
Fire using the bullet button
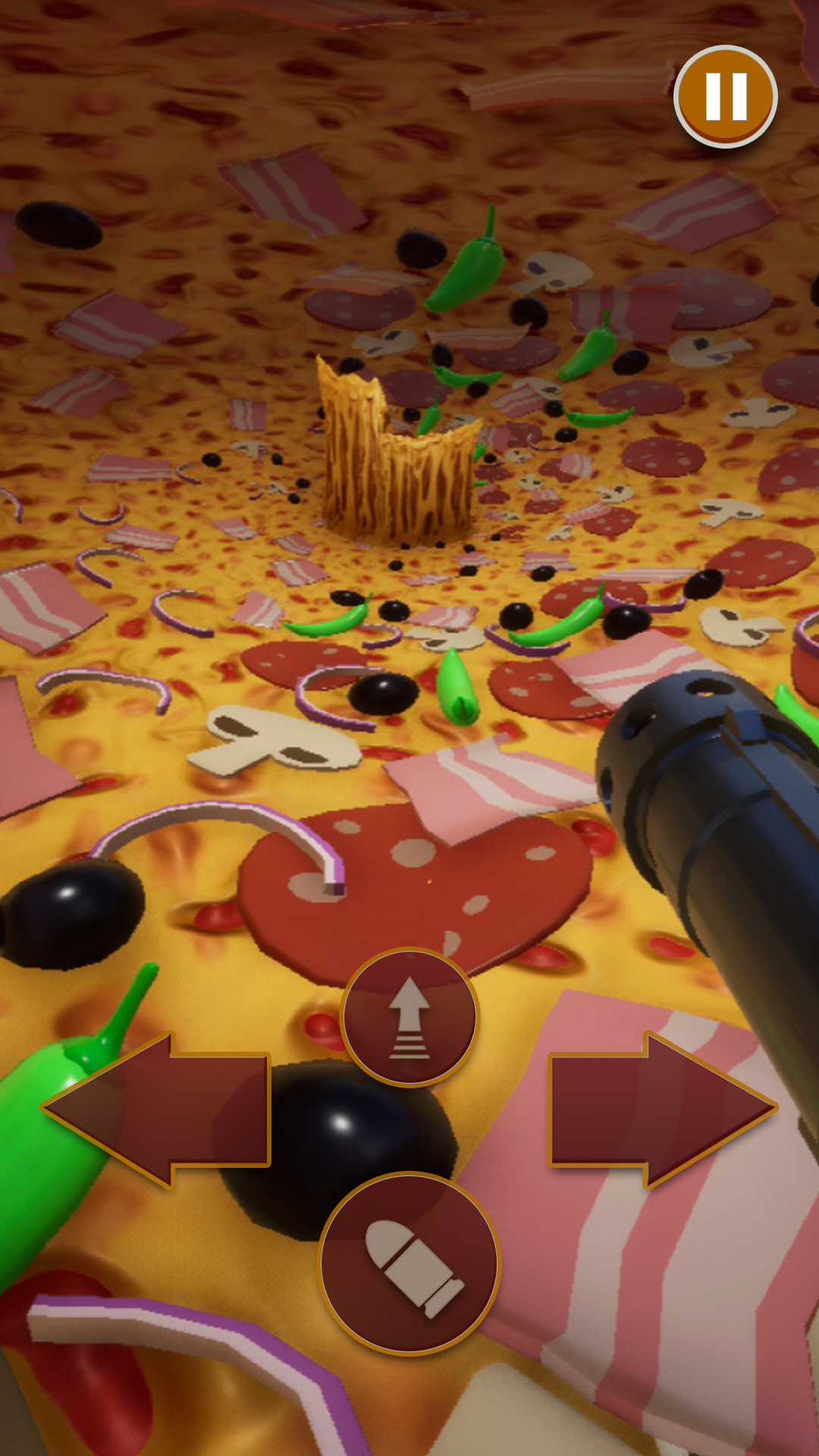pos(409,1264)
